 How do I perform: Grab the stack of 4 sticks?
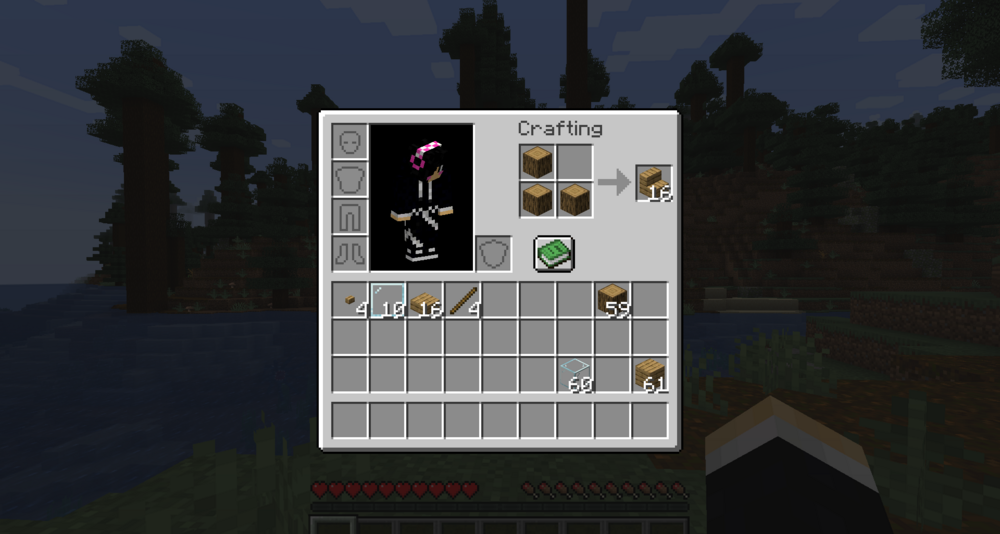(463, 300)
